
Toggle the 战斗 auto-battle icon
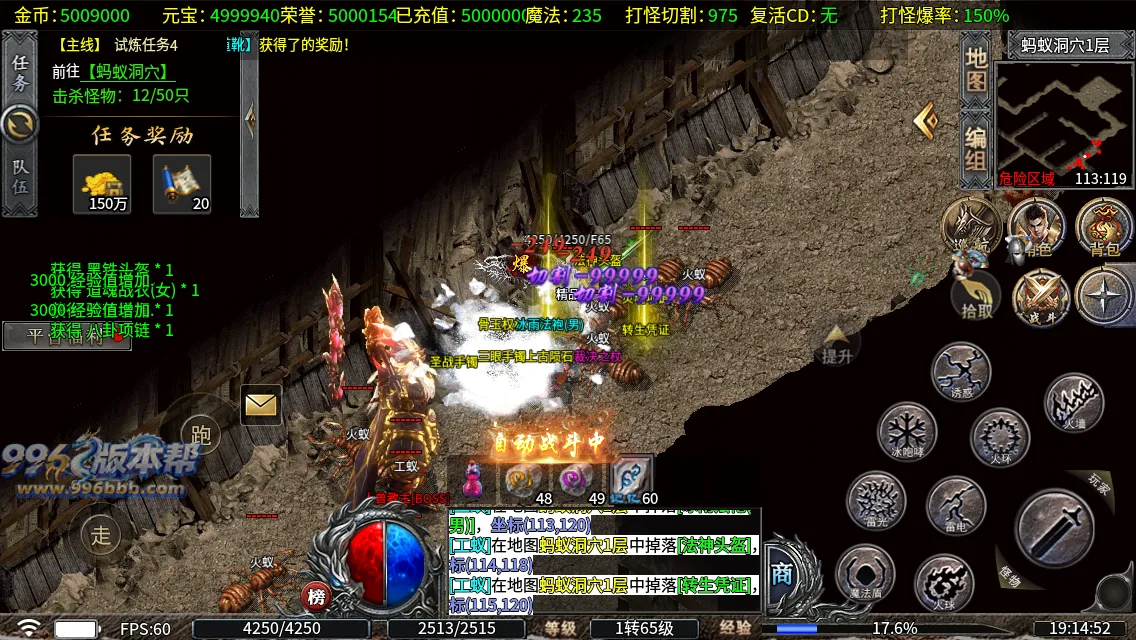coord(1040,298)
